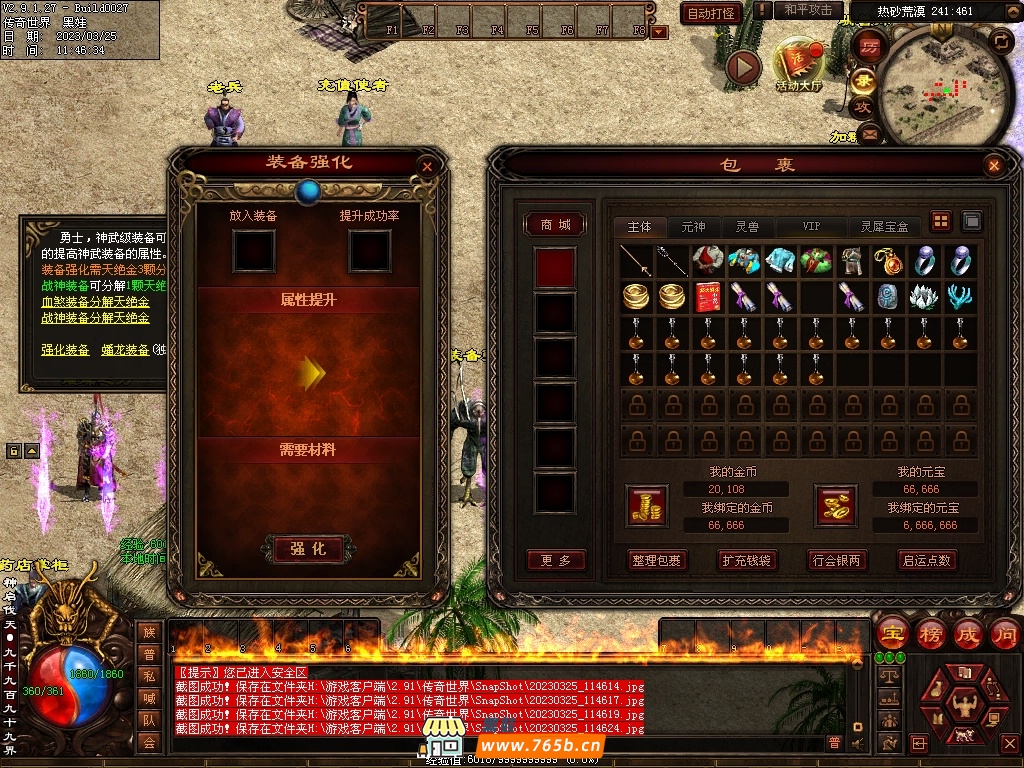Close the 装备强化 equipment enhancement window

pyautogui.click(x=428, y=167)
